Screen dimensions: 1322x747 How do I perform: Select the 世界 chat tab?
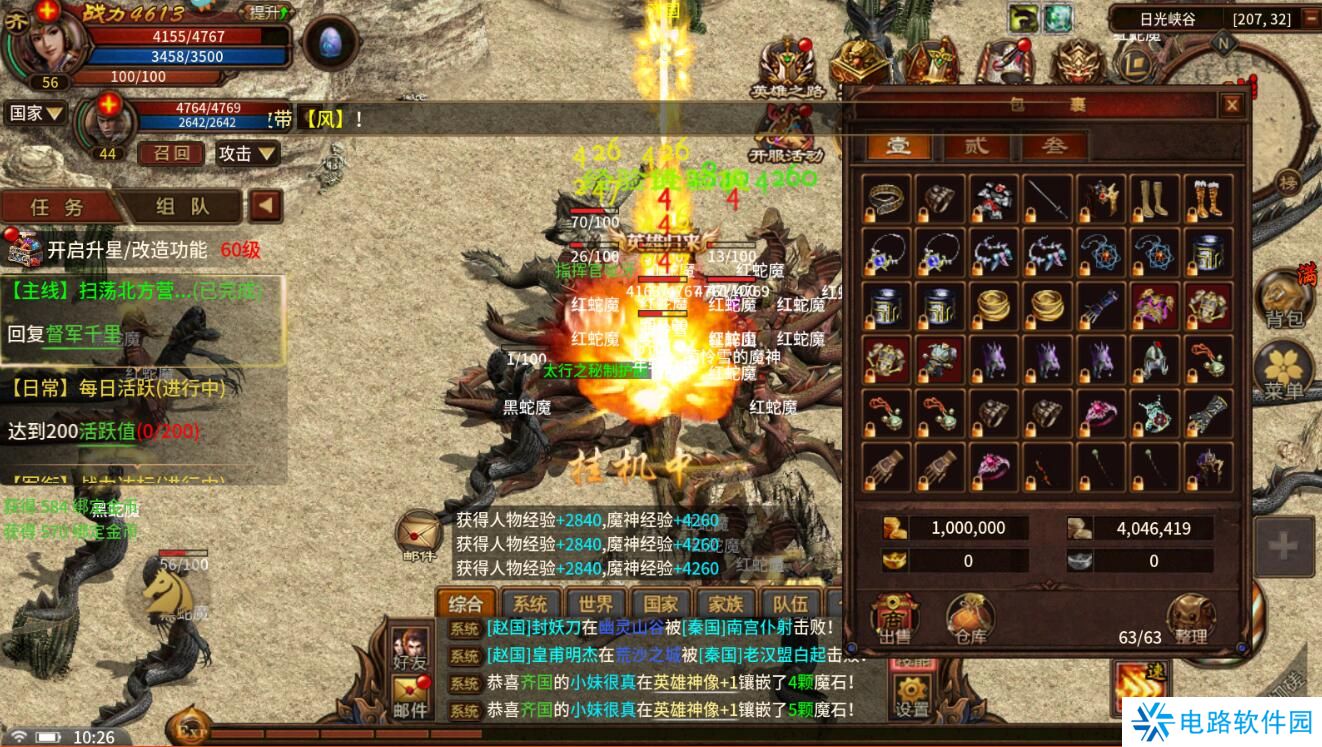click(x=596, y=604)
